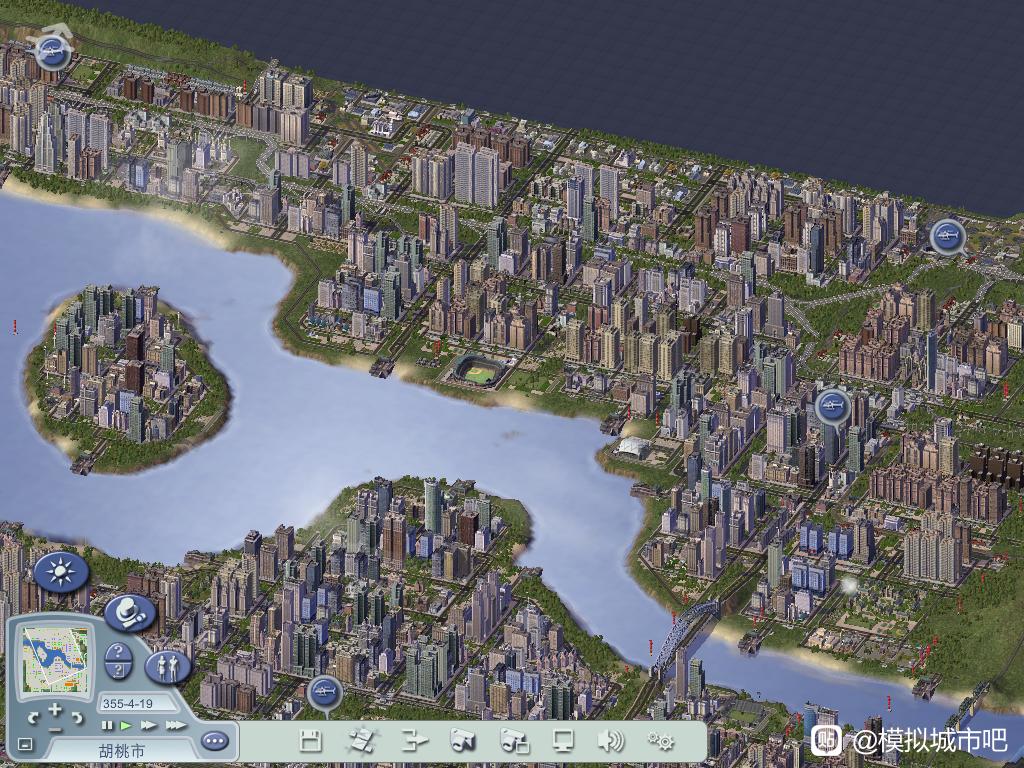The height and width of the screenshot is (768, 1024).
Task: Pause the simulation
Action: (x=107, y=725)
